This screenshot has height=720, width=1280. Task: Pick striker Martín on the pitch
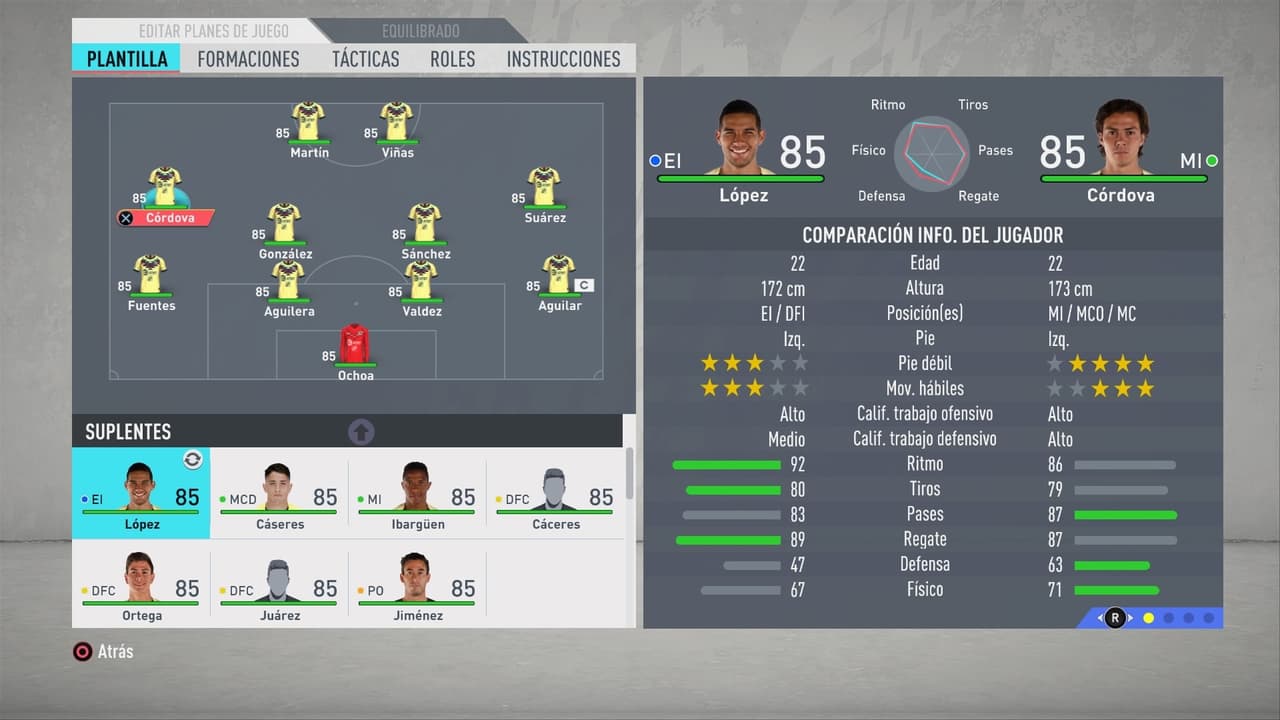click(x=308, y=123)
